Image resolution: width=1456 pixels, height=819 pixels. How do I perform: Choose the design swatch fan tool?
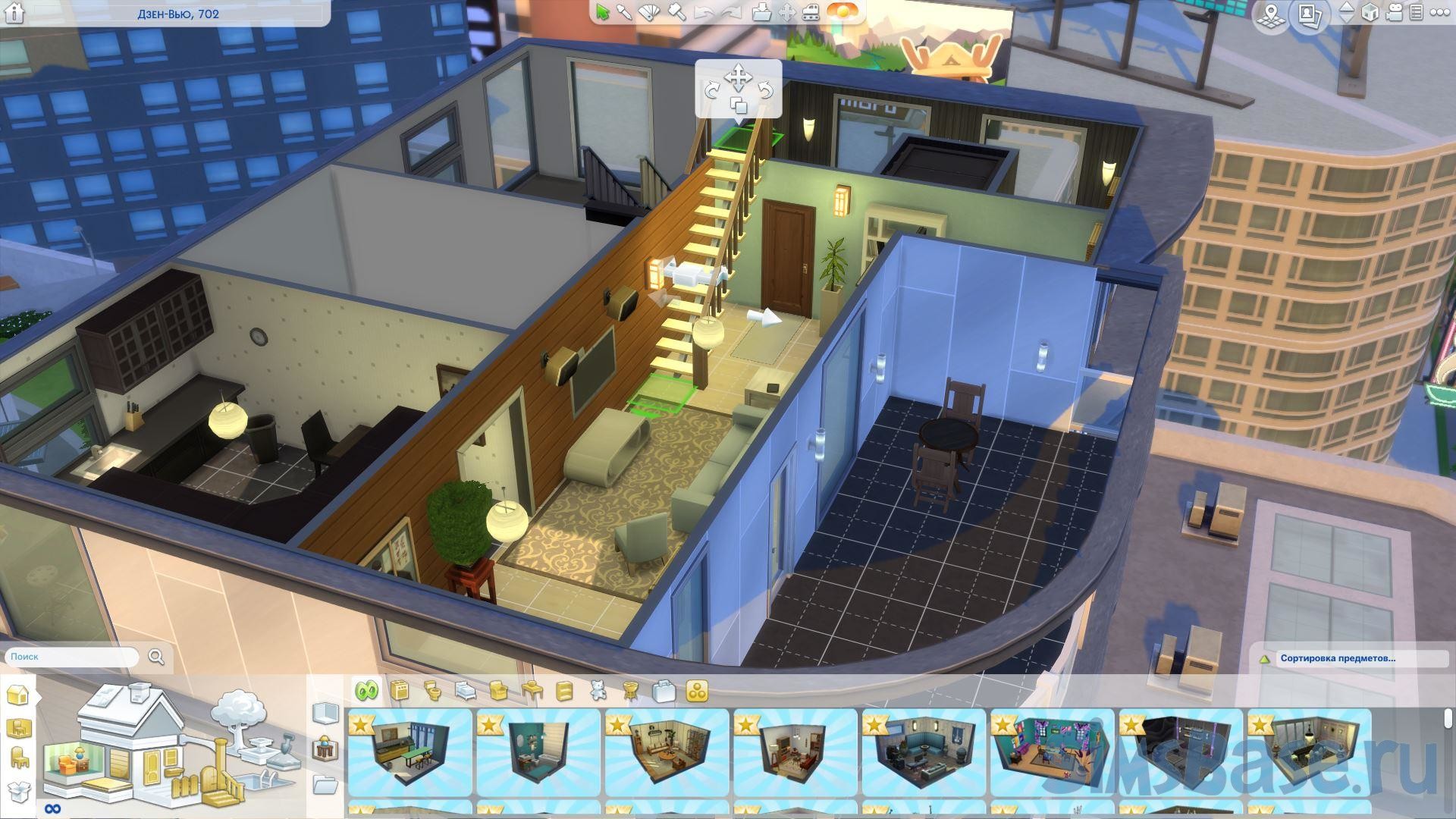(650, 12)
